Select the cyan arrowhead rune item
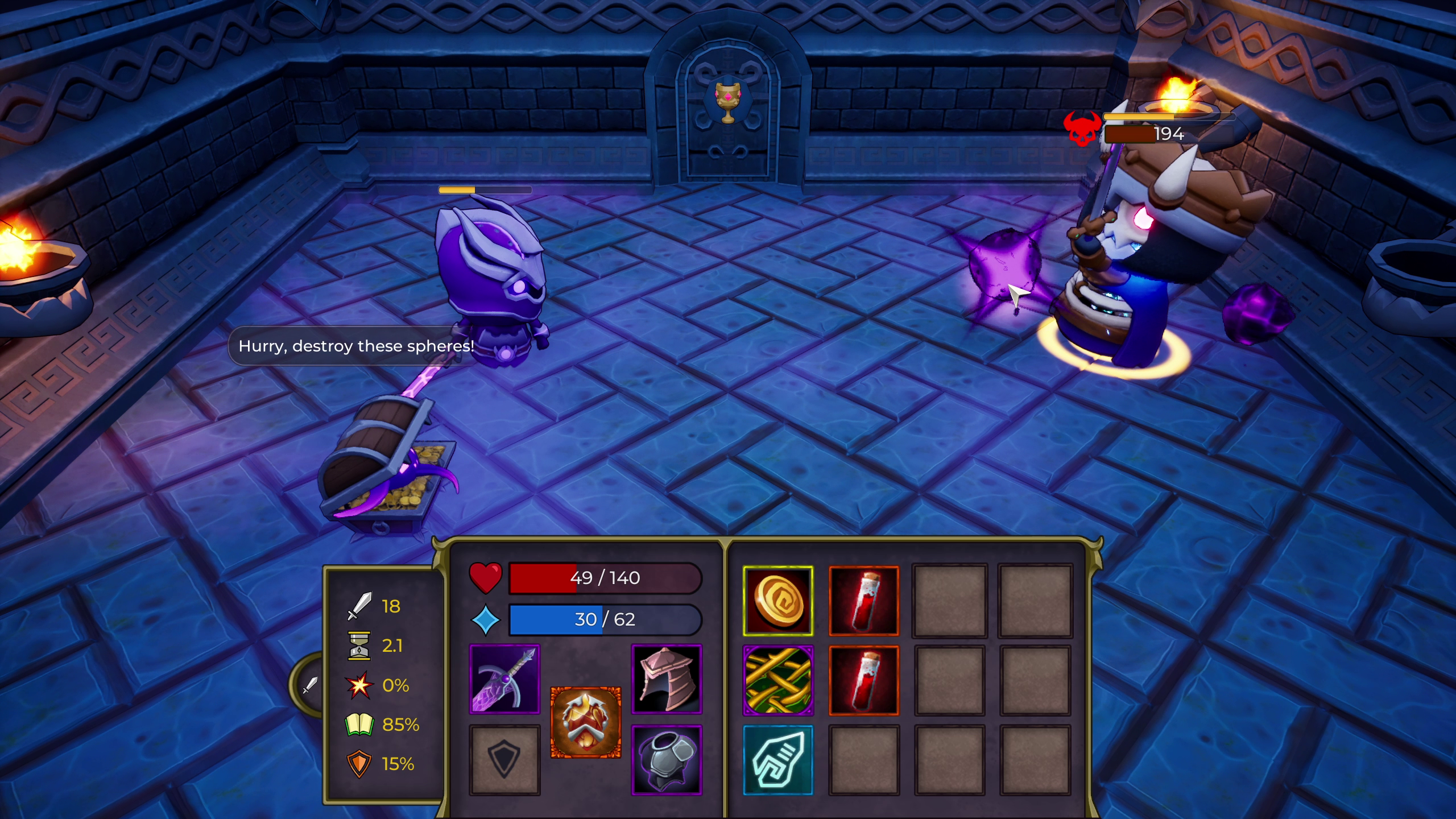Viewport: 1456px width, 819px height. (x=779, y=758)
